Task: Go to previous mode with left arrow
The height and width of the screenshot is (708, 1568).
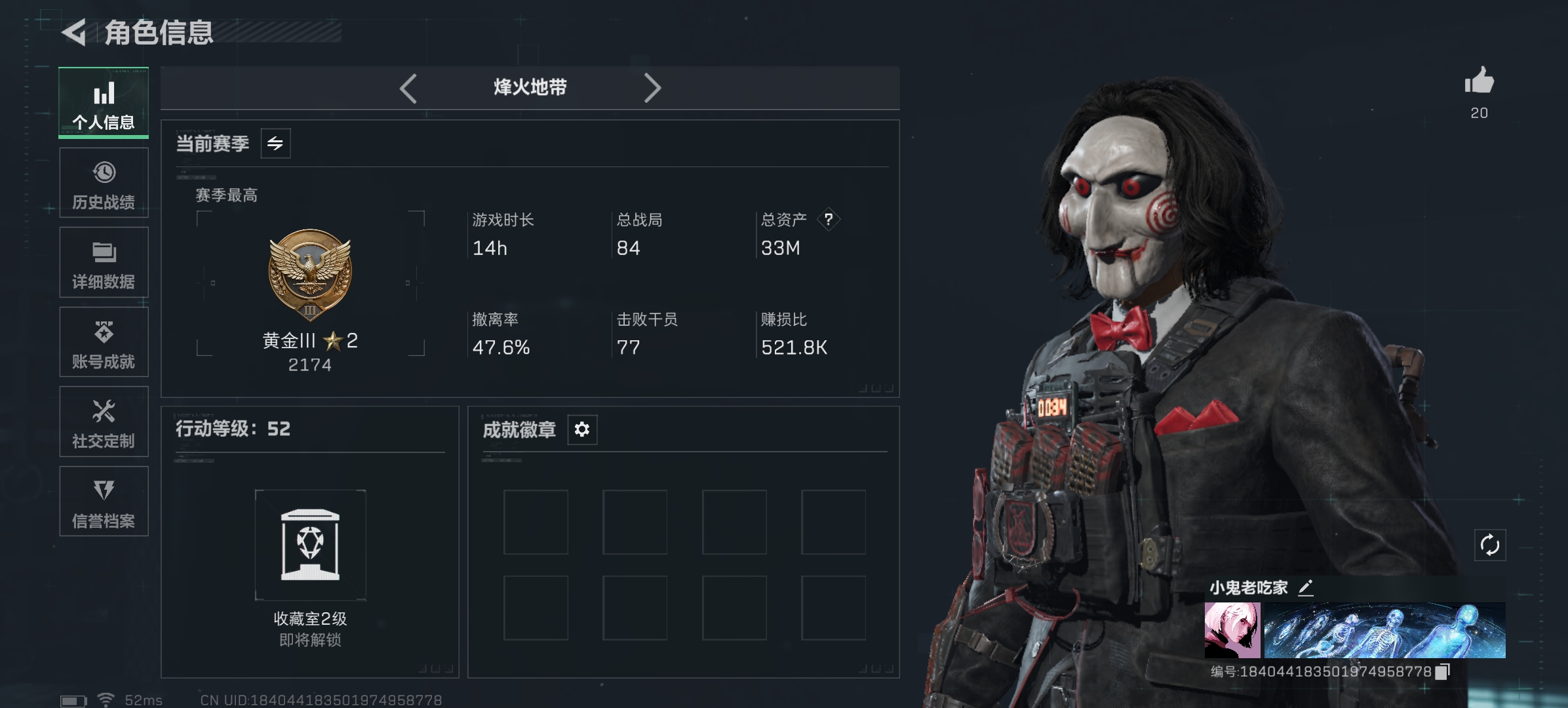Action: click(408, 87)
